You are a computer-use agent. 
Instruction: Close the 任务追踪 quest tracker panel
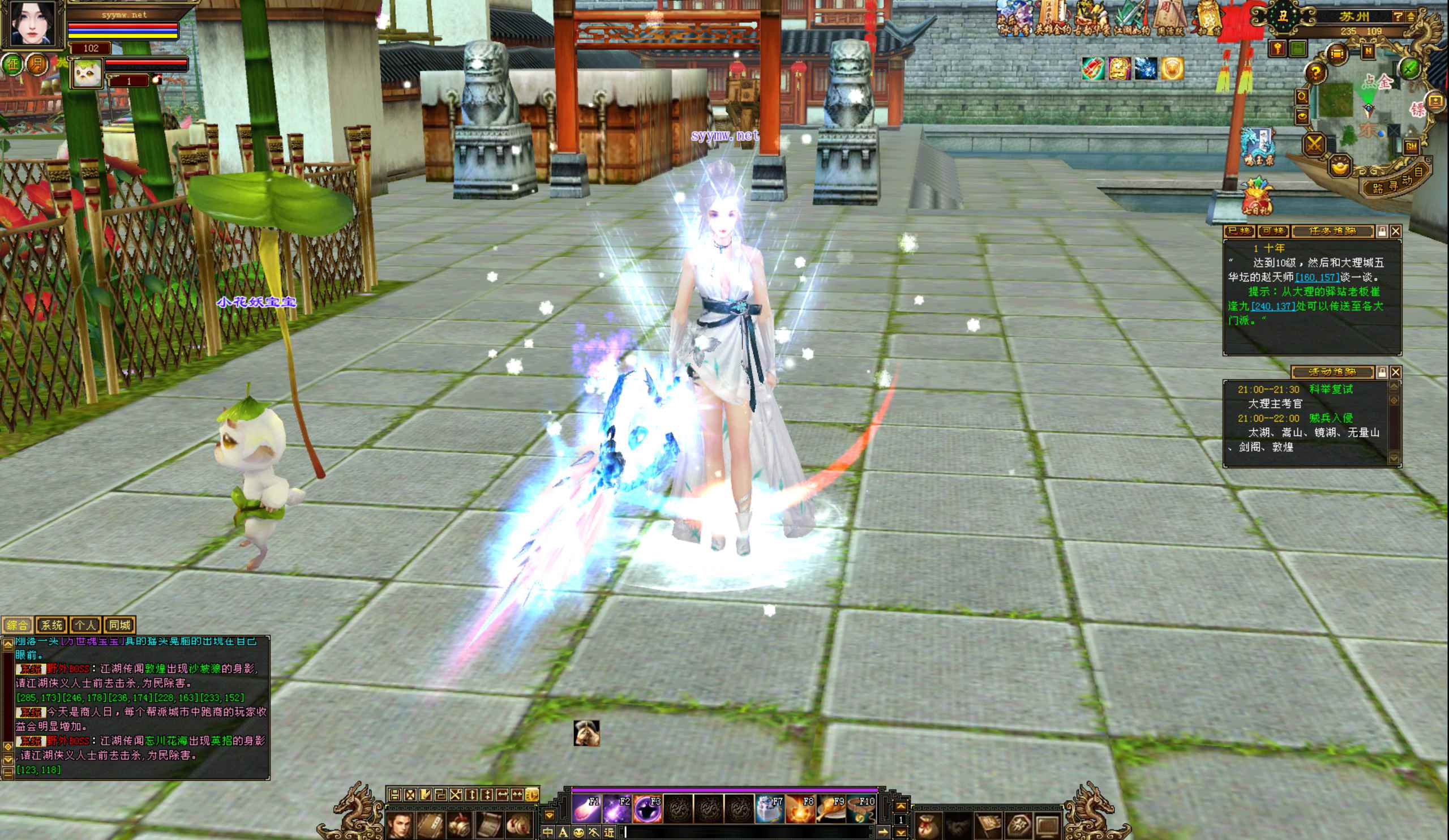pos(1396,232)
